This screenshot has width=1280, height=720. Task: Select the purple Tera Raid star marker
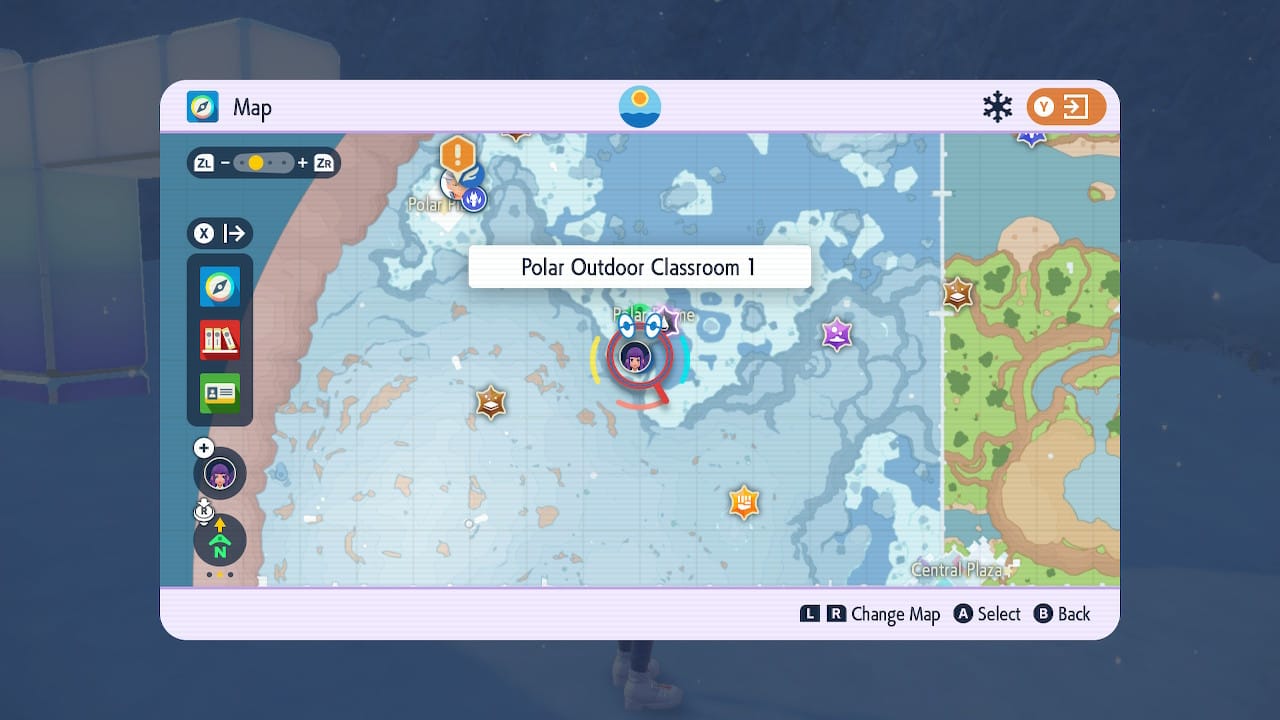(x=836, y=335)
